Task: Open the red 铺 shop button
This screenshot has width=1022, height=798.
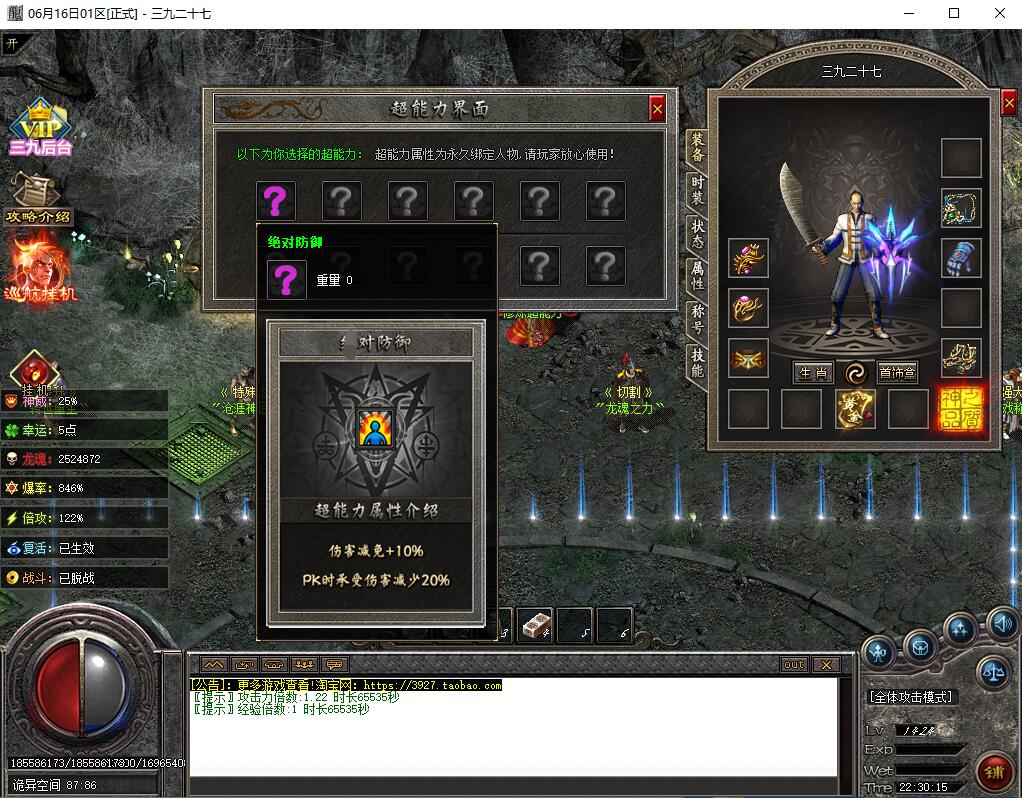Action: pos(994,771)
